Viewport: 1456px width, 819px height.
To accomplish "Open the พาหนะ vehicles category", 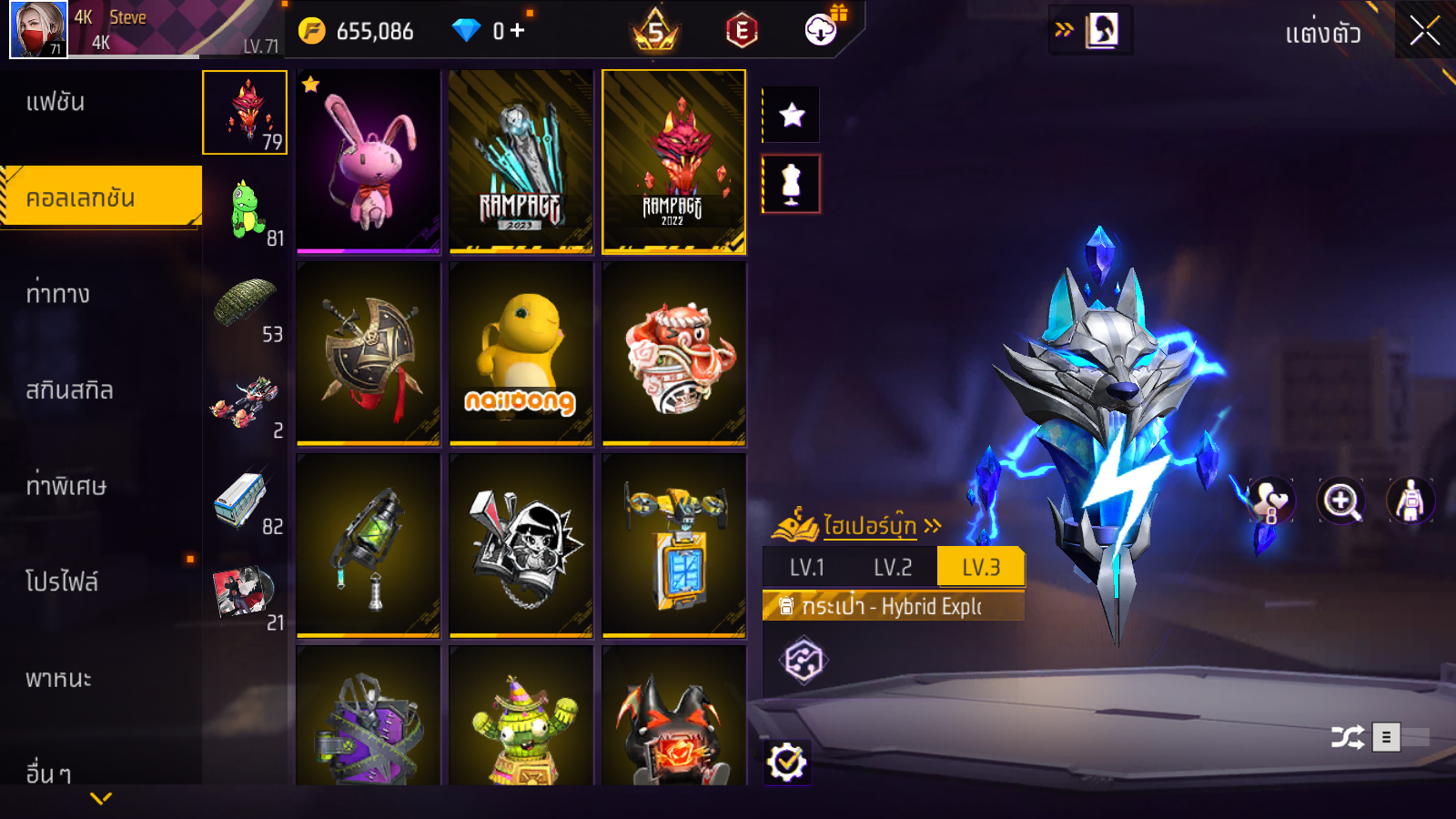I will (58, 679).
